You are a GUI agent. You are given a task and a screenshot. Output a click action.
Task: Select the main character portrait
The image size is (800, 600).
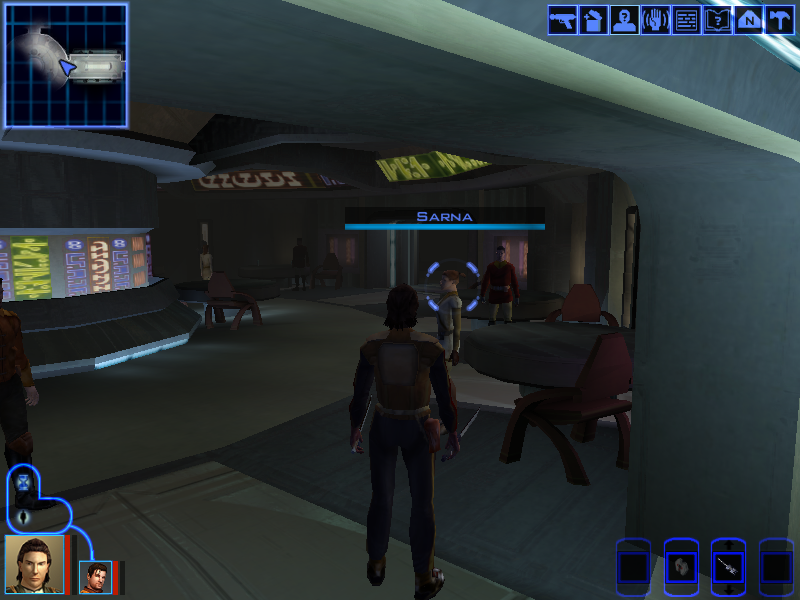pos(34,565)
